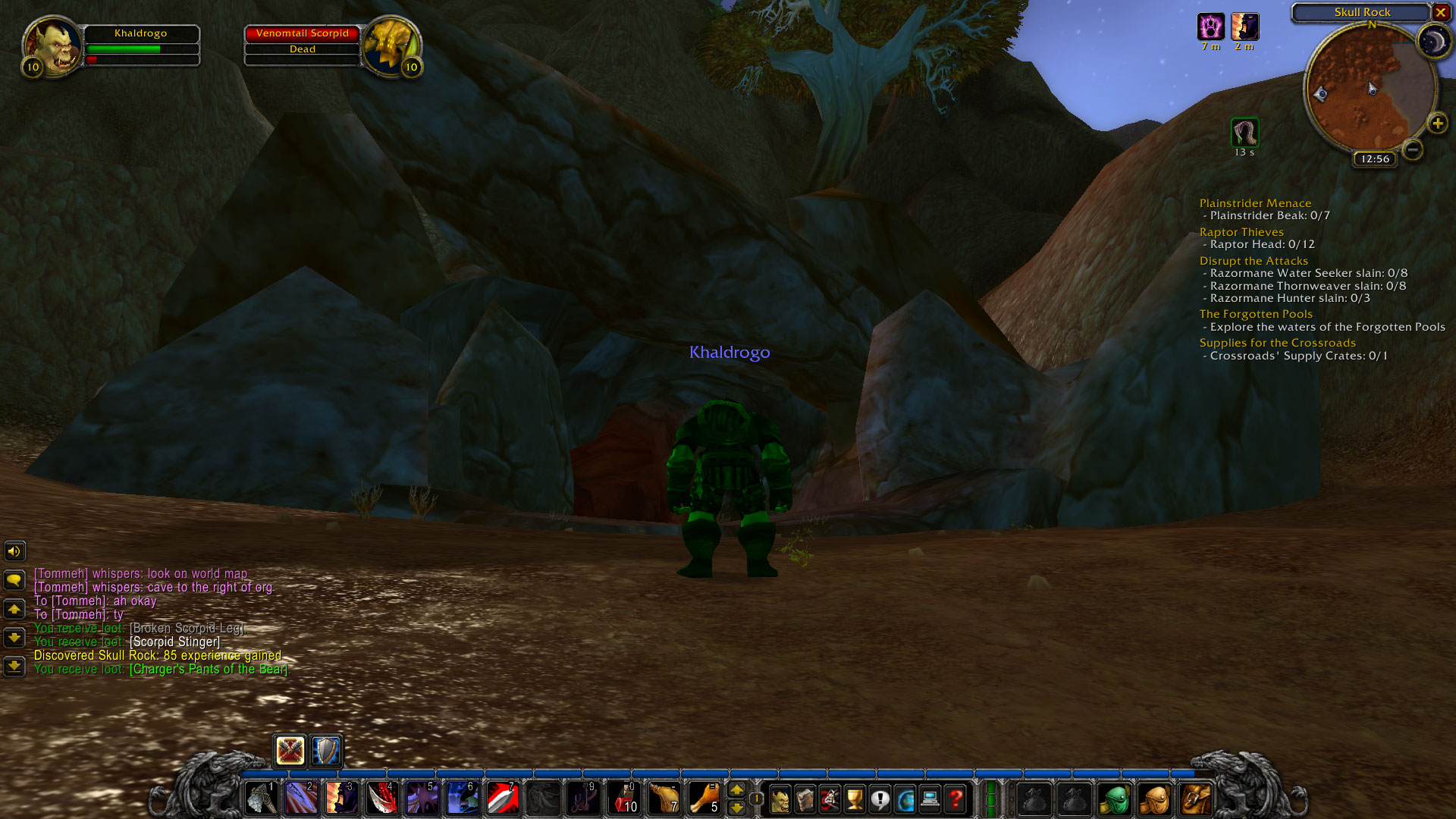The width and height of the screenshot is (1456, 819).
Task: Open the backpack
Action: pyautogui.click(x=1195, y=799)
